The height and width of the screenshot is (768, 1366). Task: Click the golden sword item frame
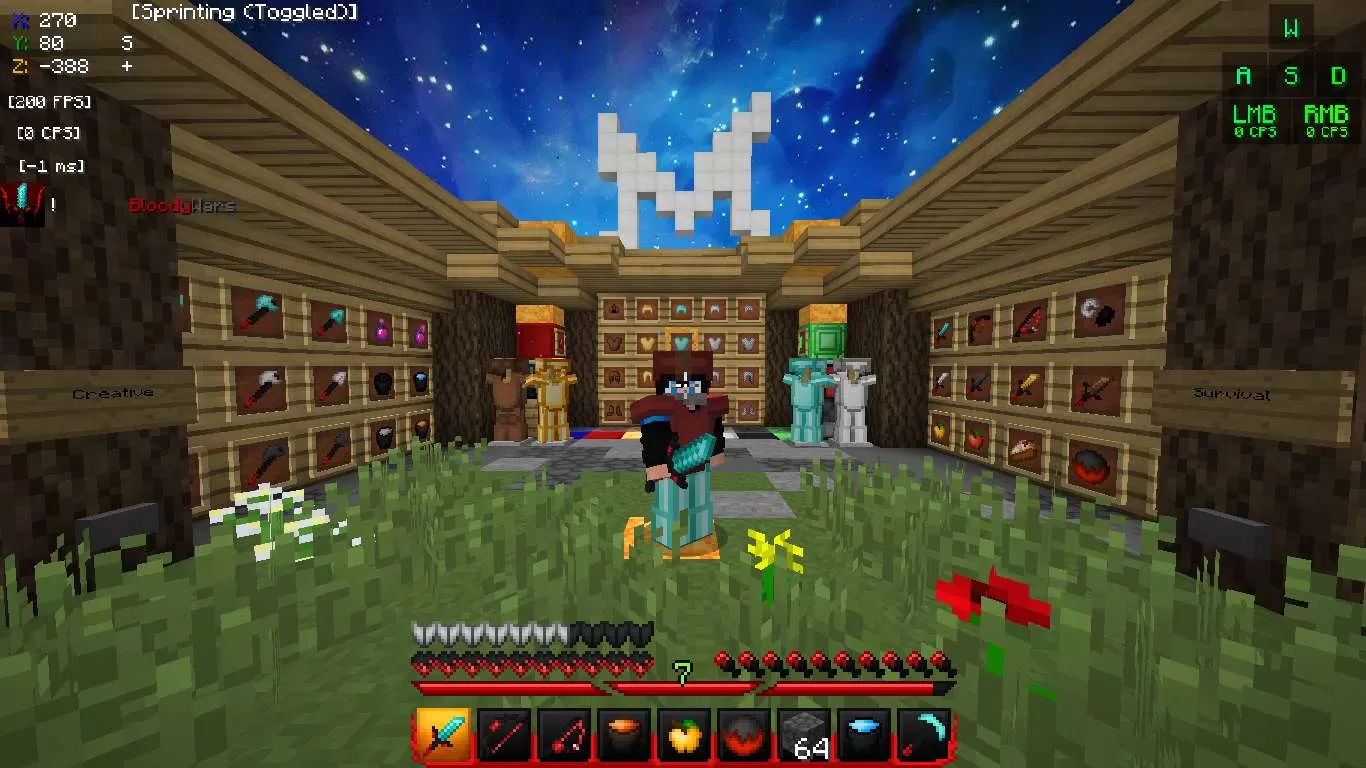click(1028, 384)
